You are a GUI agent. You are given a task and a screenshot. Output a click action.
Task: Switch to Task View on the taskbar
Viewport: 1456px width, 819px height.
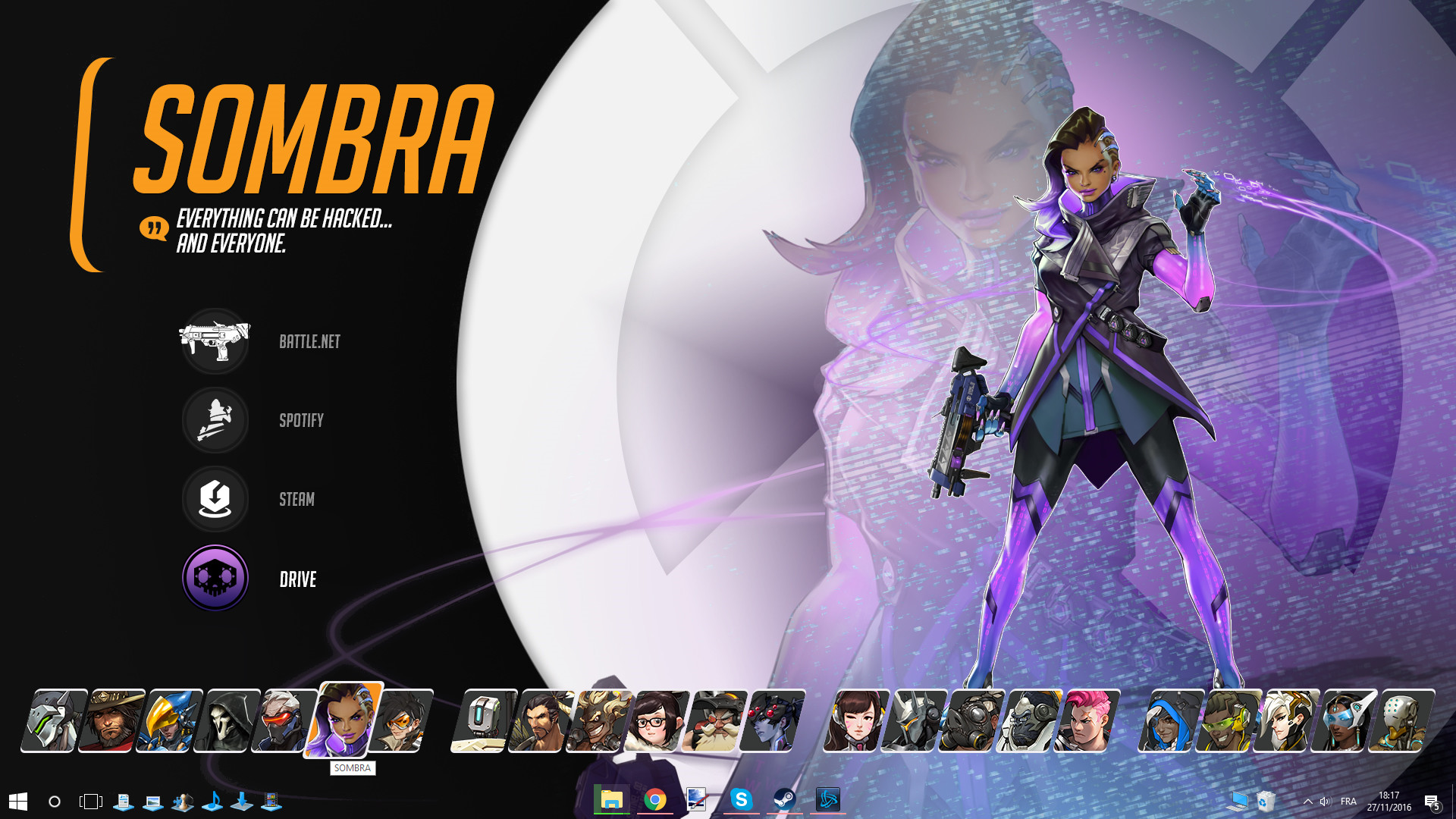pos(91,800)
